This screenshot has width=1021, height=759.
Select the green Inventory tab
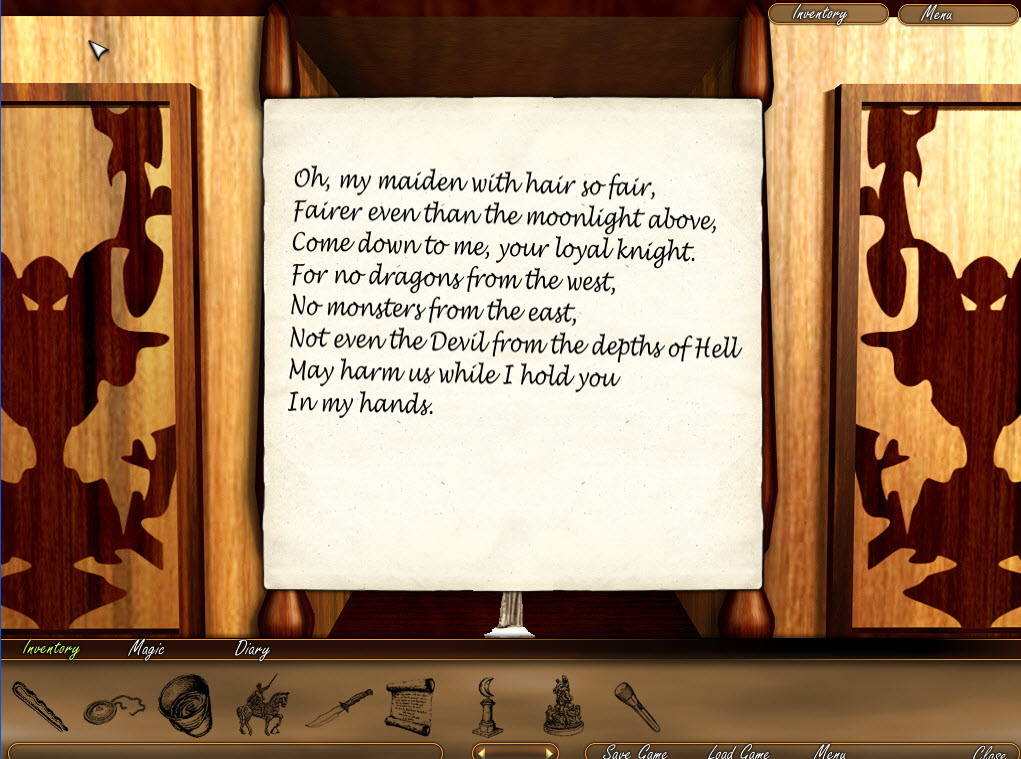point(51,650)
